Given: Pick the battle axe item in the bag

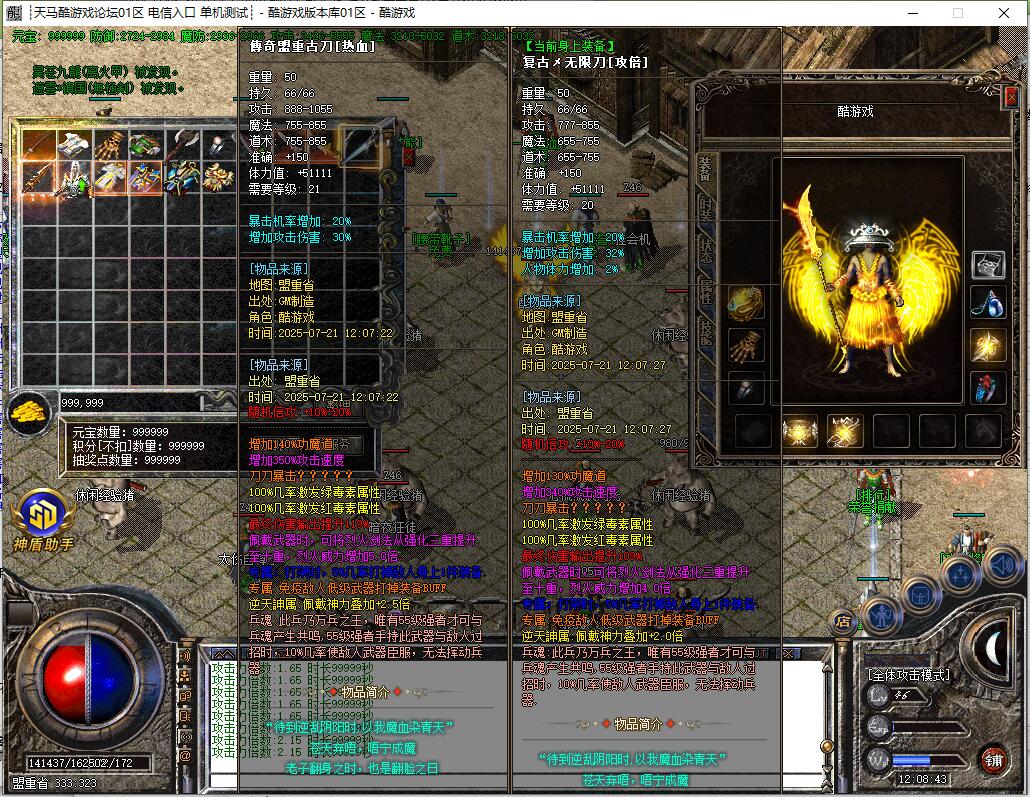Looking at the screenshot, I should 183,145.
